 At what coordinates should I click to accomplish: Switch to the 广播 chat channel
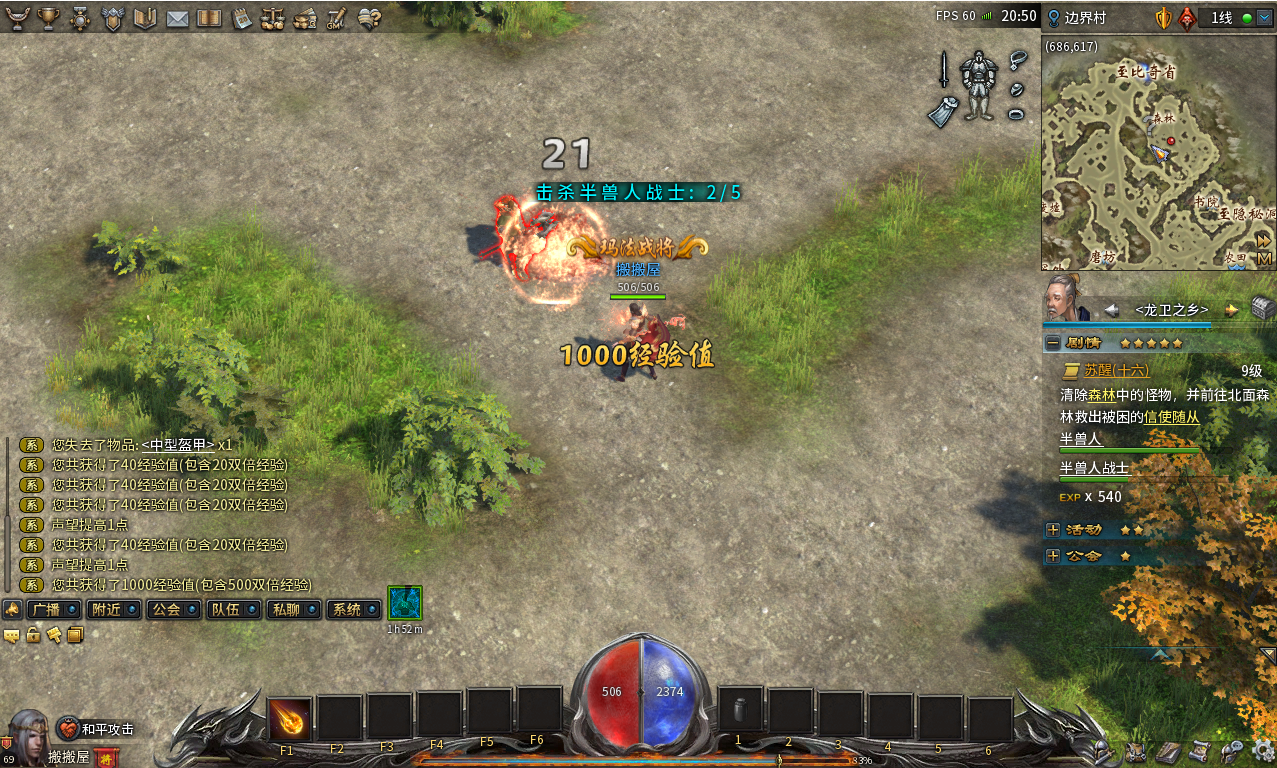coord(55,609)
